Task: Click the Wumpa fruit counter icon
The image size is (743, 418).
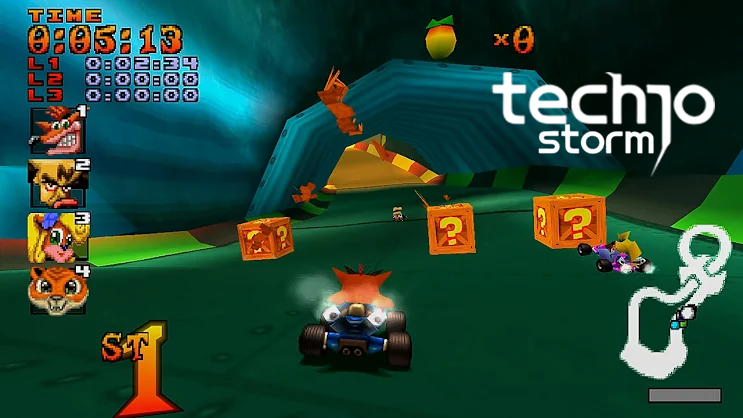Action: (x=438, y=39)
